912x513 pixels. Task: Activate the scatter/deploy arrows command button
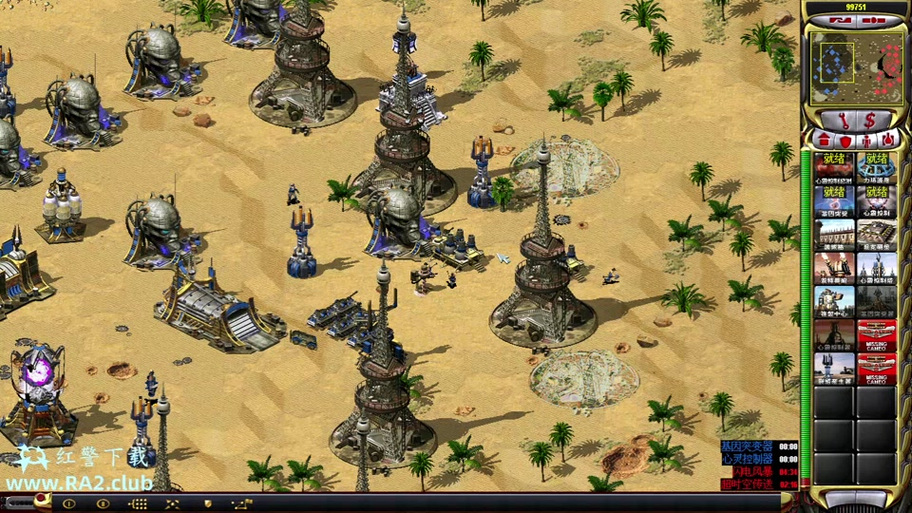[172, 504]
